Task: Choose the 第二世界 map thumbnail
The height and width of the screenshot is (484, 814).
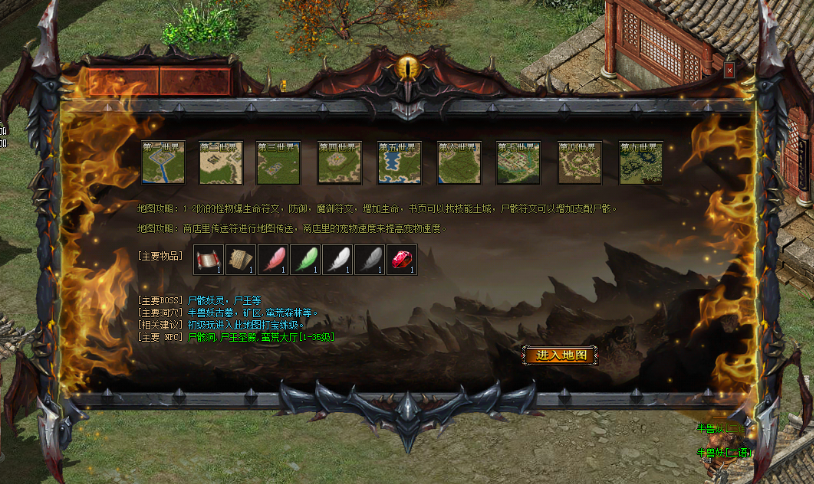Action: pos(220,163)
